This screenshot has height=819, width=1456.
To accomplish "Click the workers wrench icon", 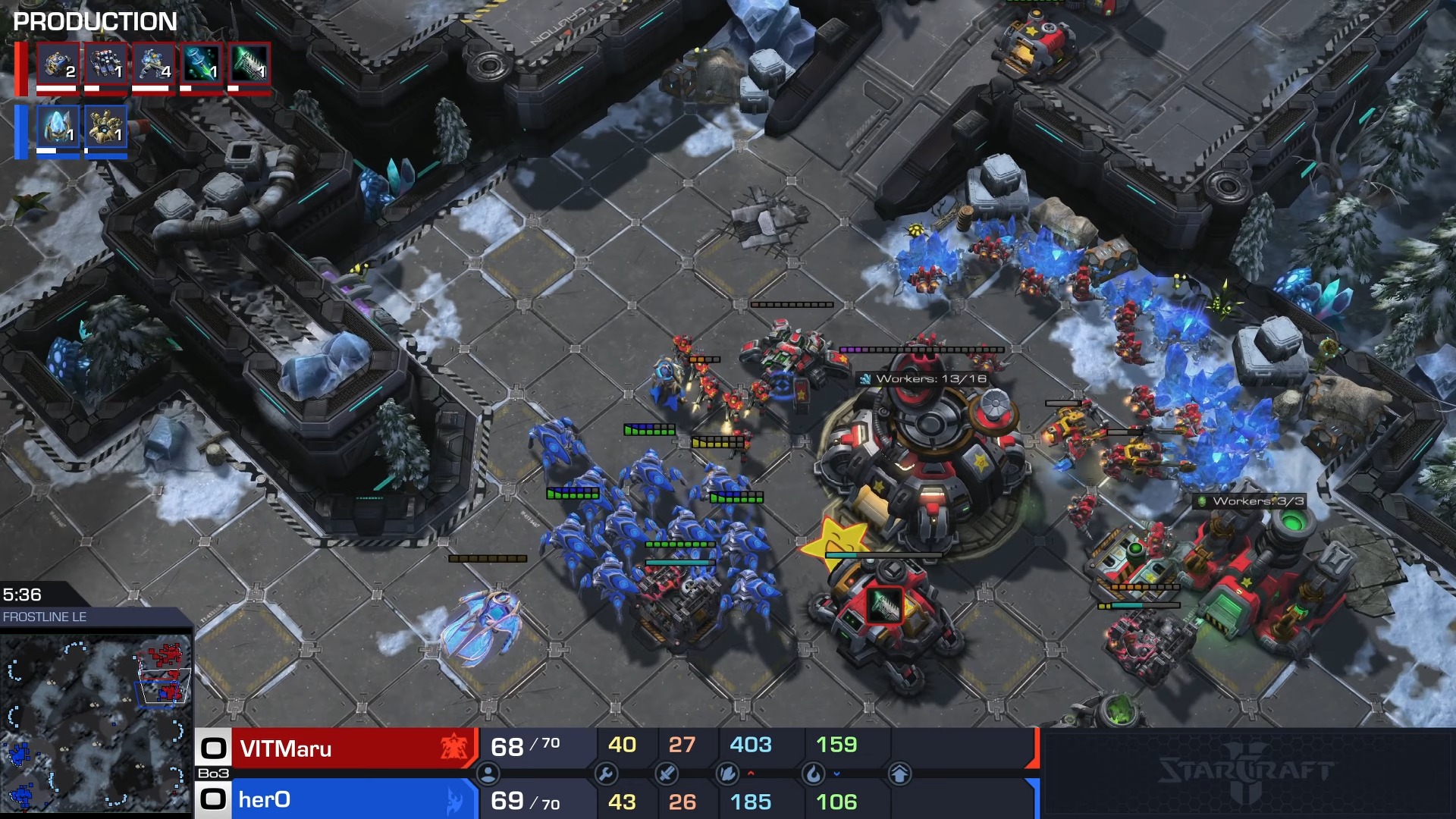I will [606, 773].
